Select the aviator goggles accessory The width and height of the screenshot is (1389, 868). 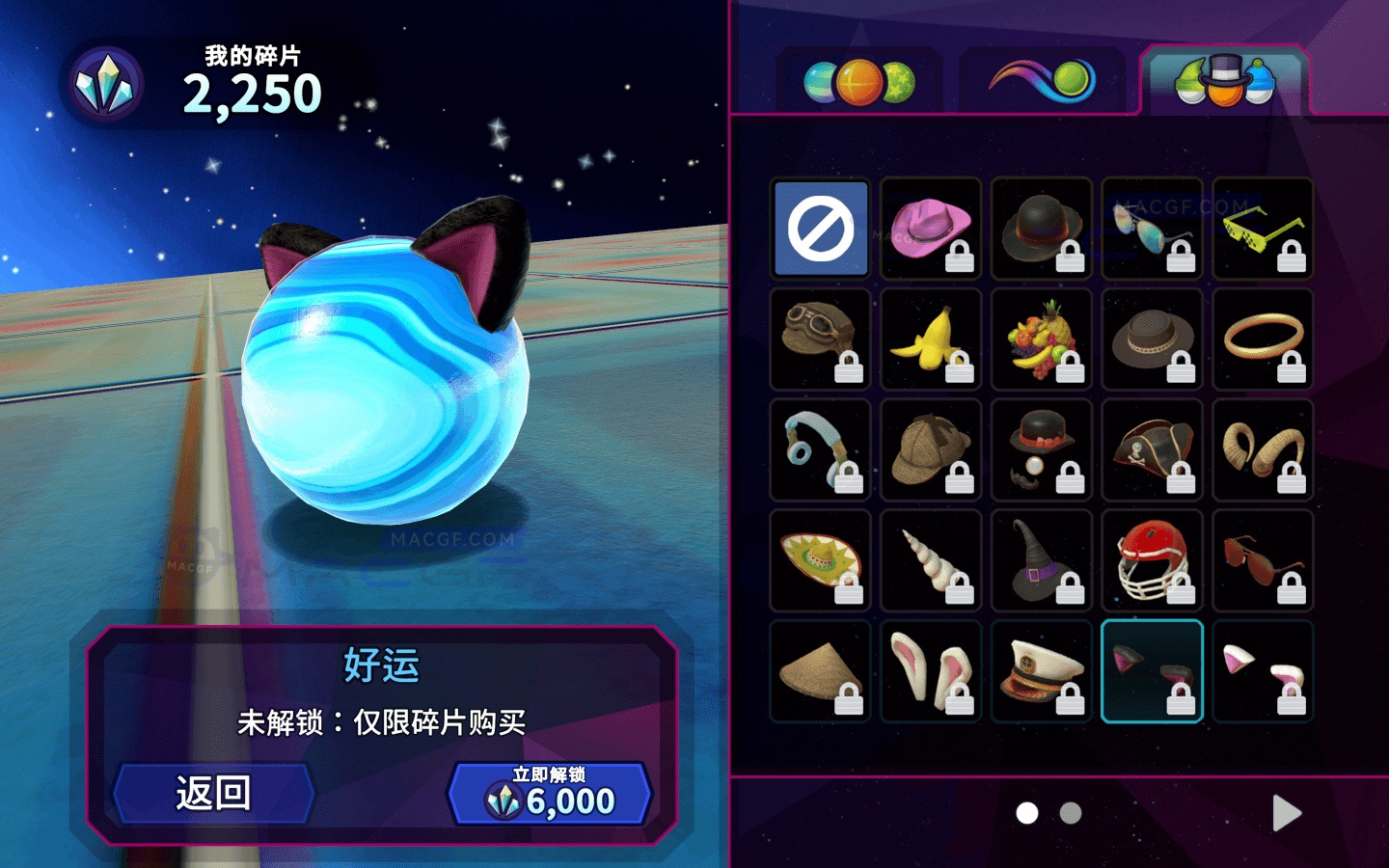(x=820, y=339)
